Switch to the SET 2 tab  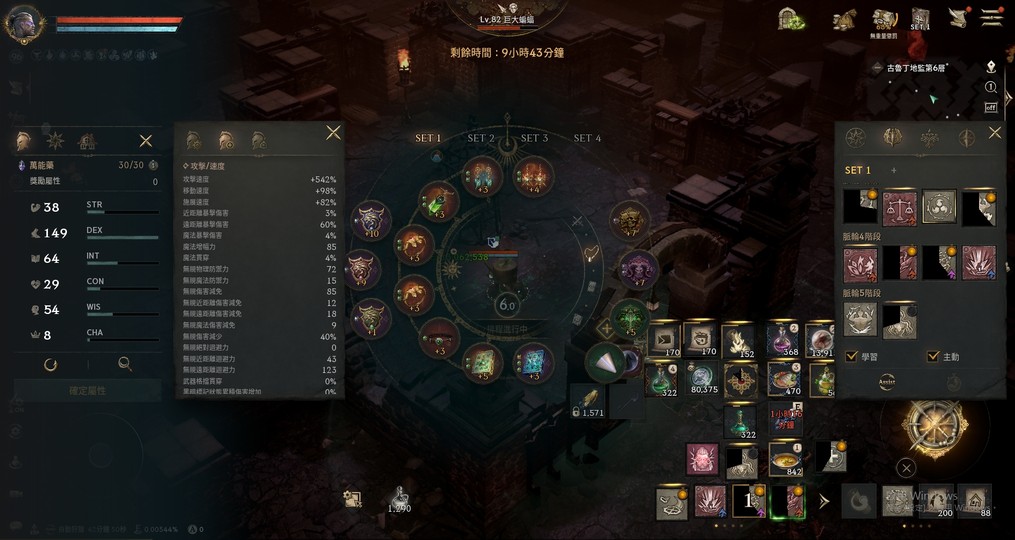pyautogui.click(x=481, y=138)
